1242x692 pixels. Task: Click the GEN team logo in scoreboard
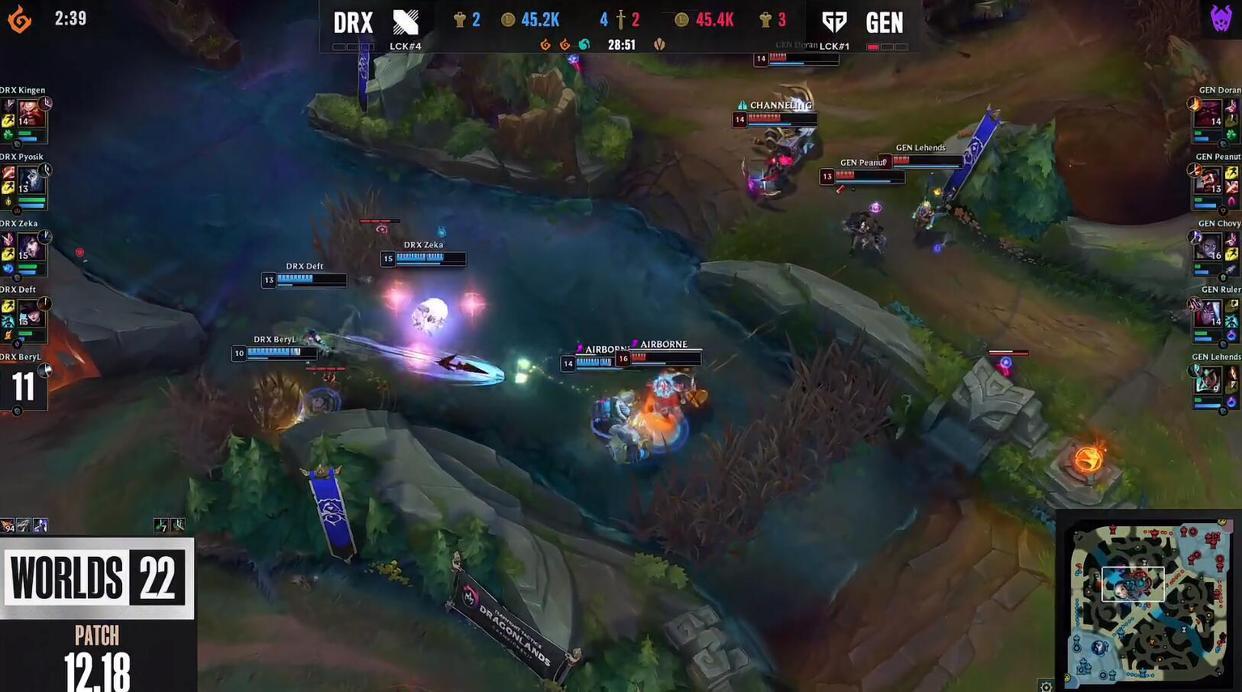[836, 22]
